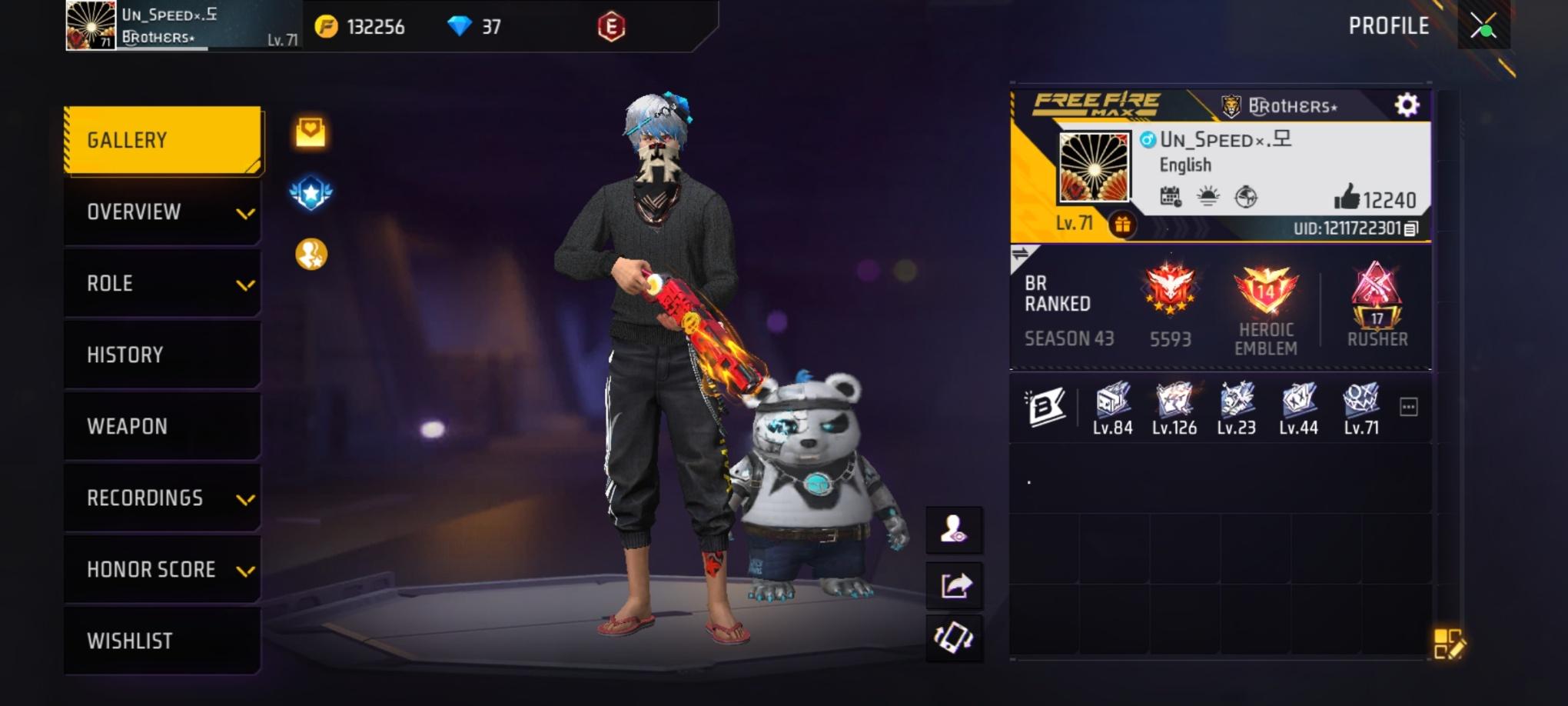Click the globe region icon

click(1245, 196)
